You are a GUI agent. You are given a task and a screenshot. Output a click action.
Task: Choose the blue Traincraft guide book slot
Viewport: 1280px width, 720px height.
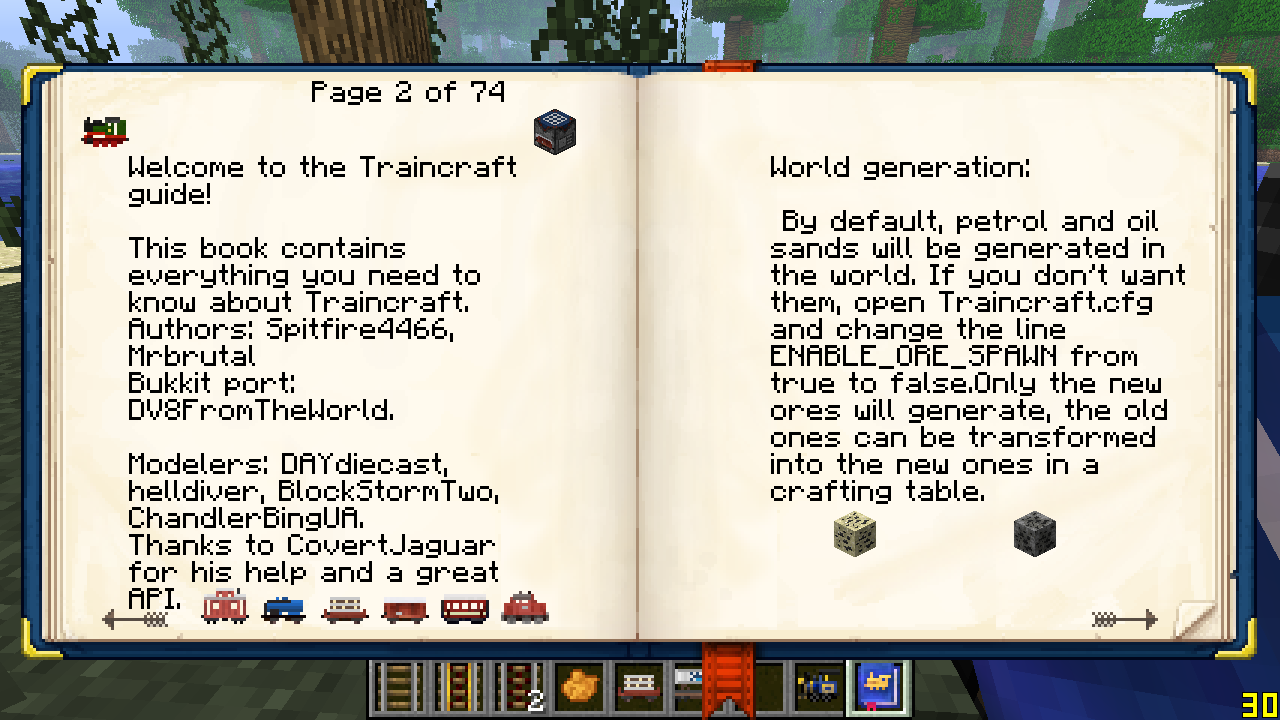(879, 687)
